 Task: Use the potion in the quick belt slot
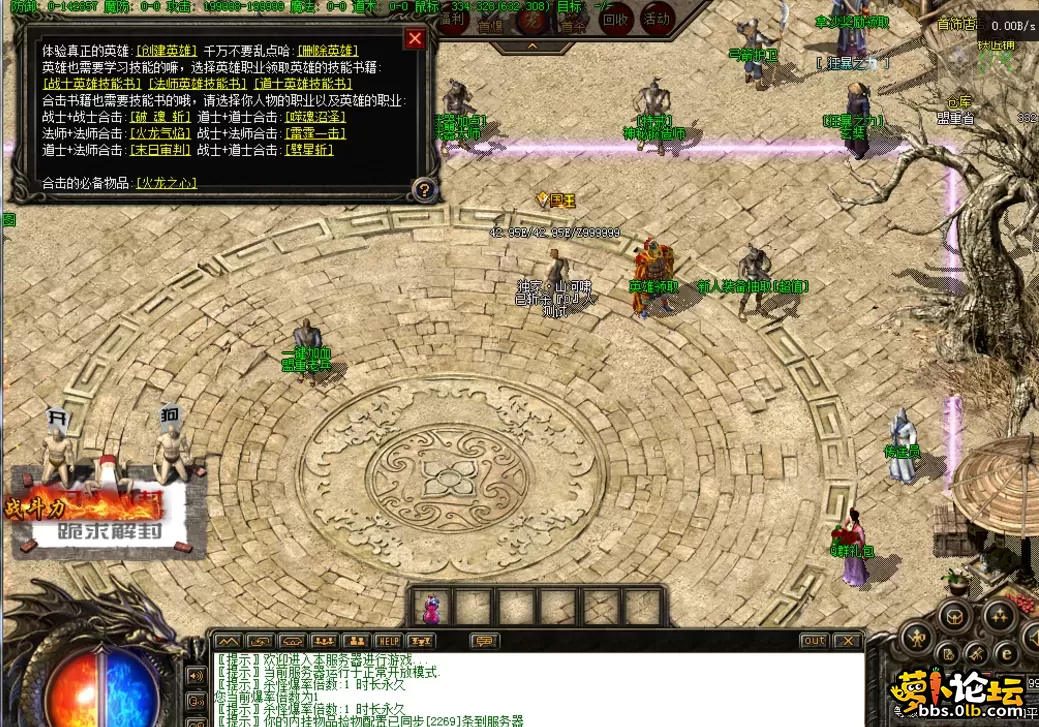(432, 606)
